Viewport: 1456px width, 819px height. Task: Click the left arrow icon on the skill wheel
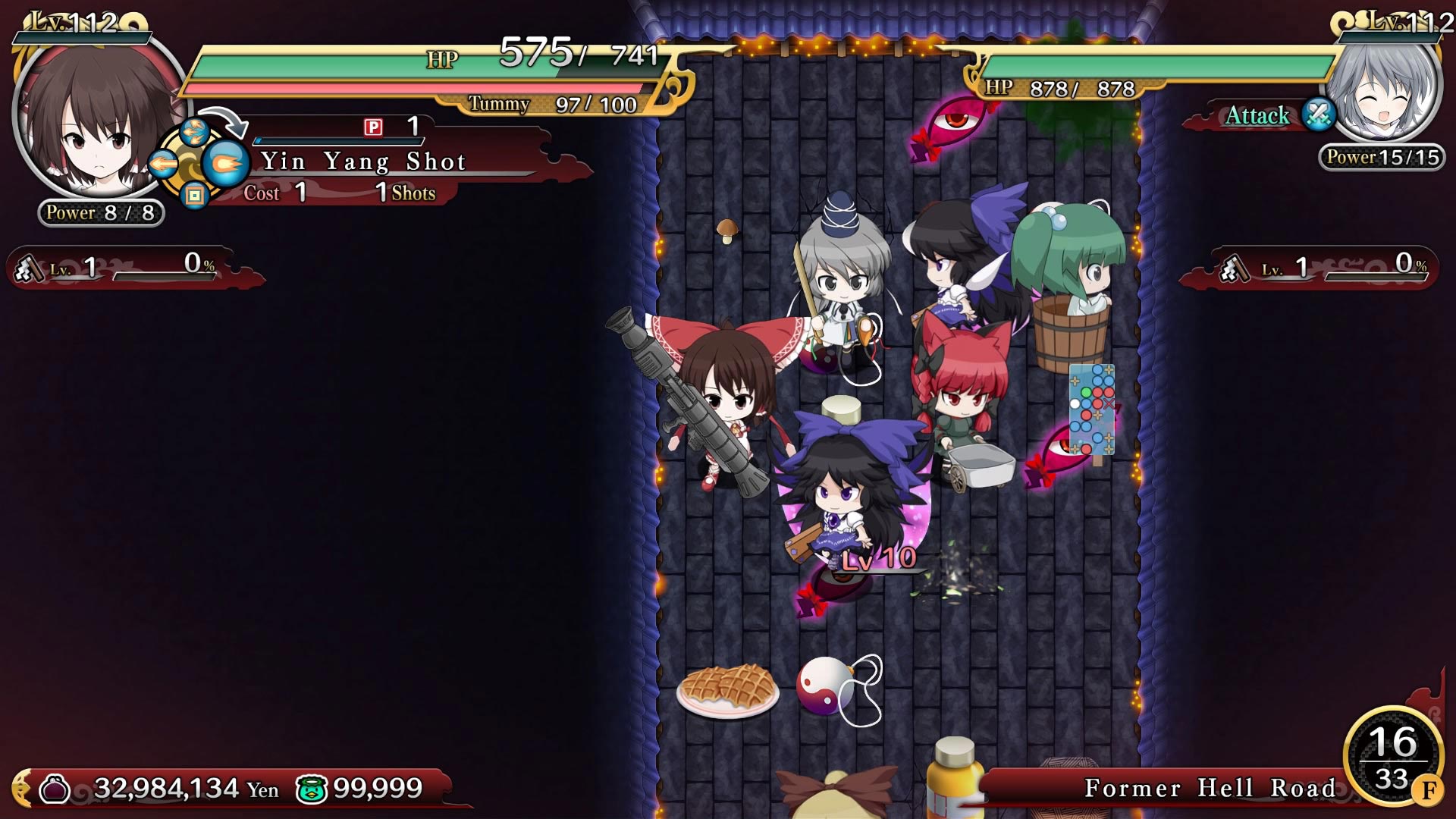point(164,161)
